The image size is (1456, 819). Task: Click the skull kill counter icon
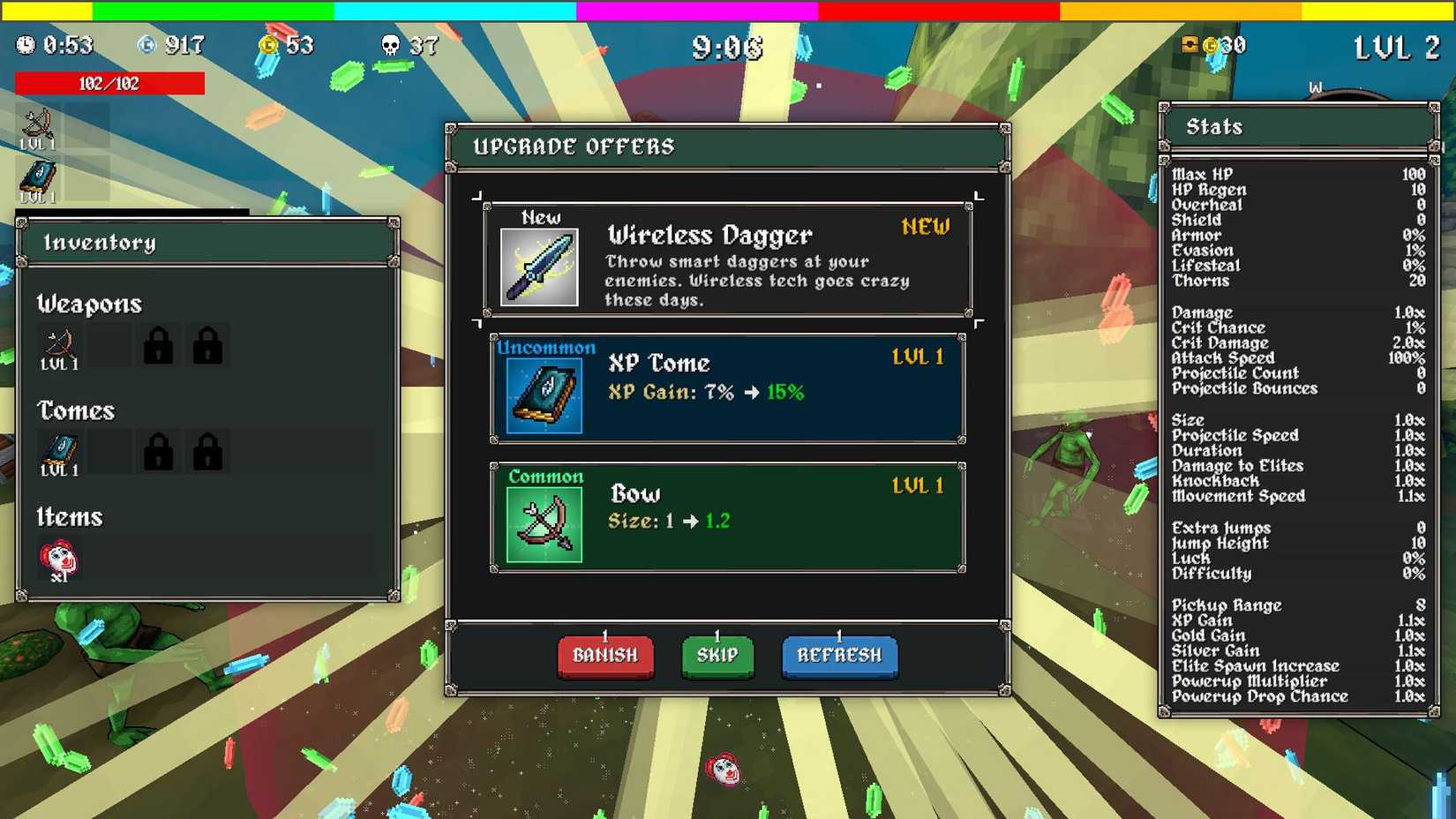pyautogui.click(x=390, y=45)
